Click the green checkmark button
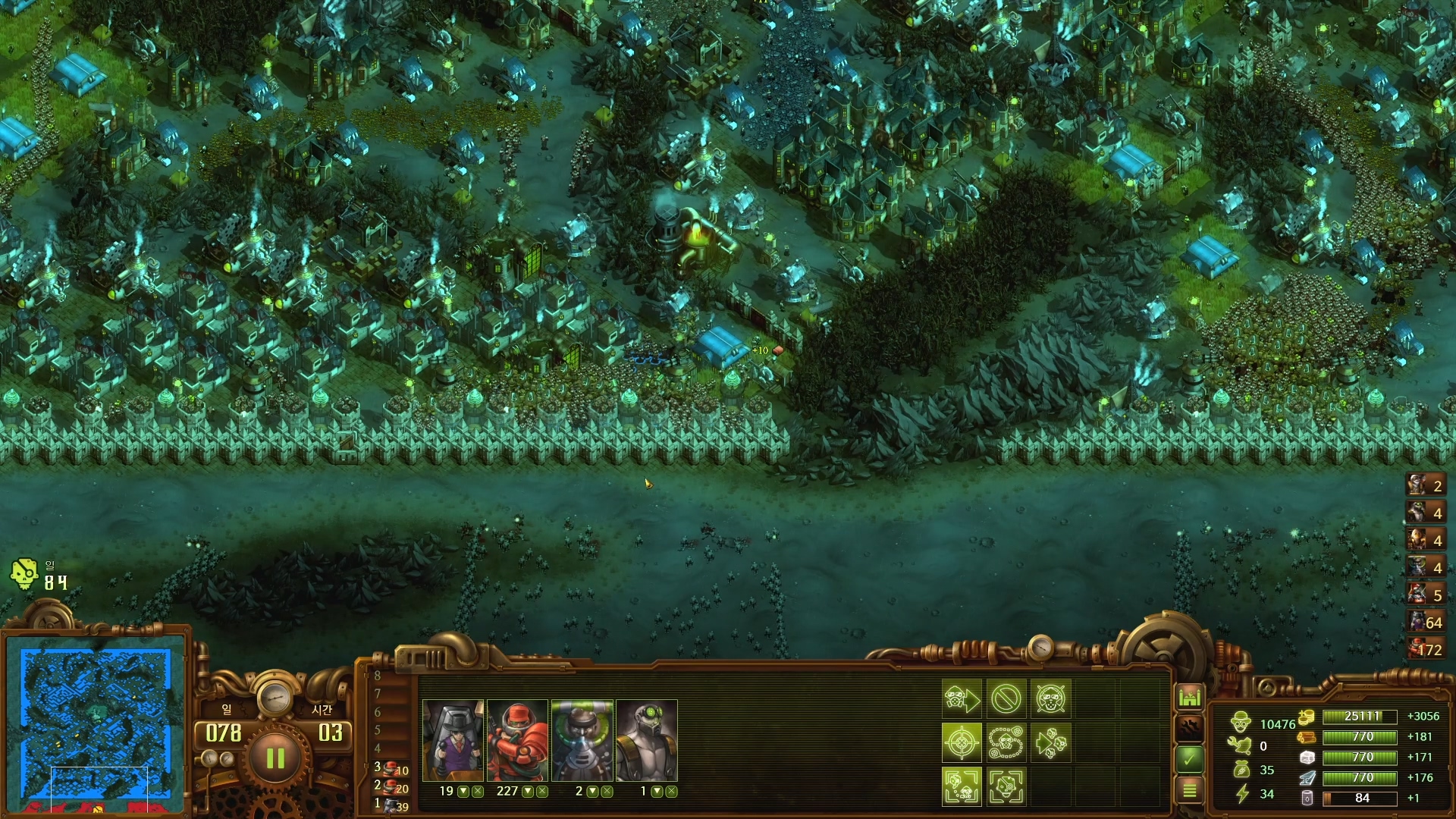Viewport: 1456px width, 819px height. coord(1189,758)
